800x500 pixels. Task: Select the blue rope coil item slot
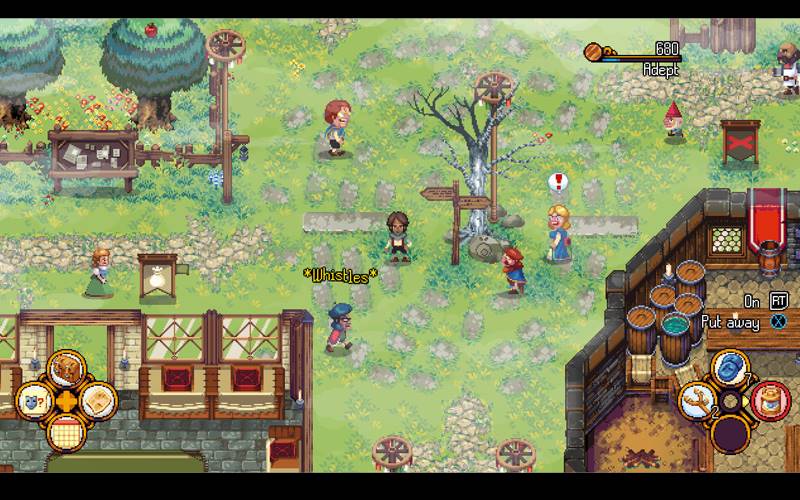(x=732, y=367)
